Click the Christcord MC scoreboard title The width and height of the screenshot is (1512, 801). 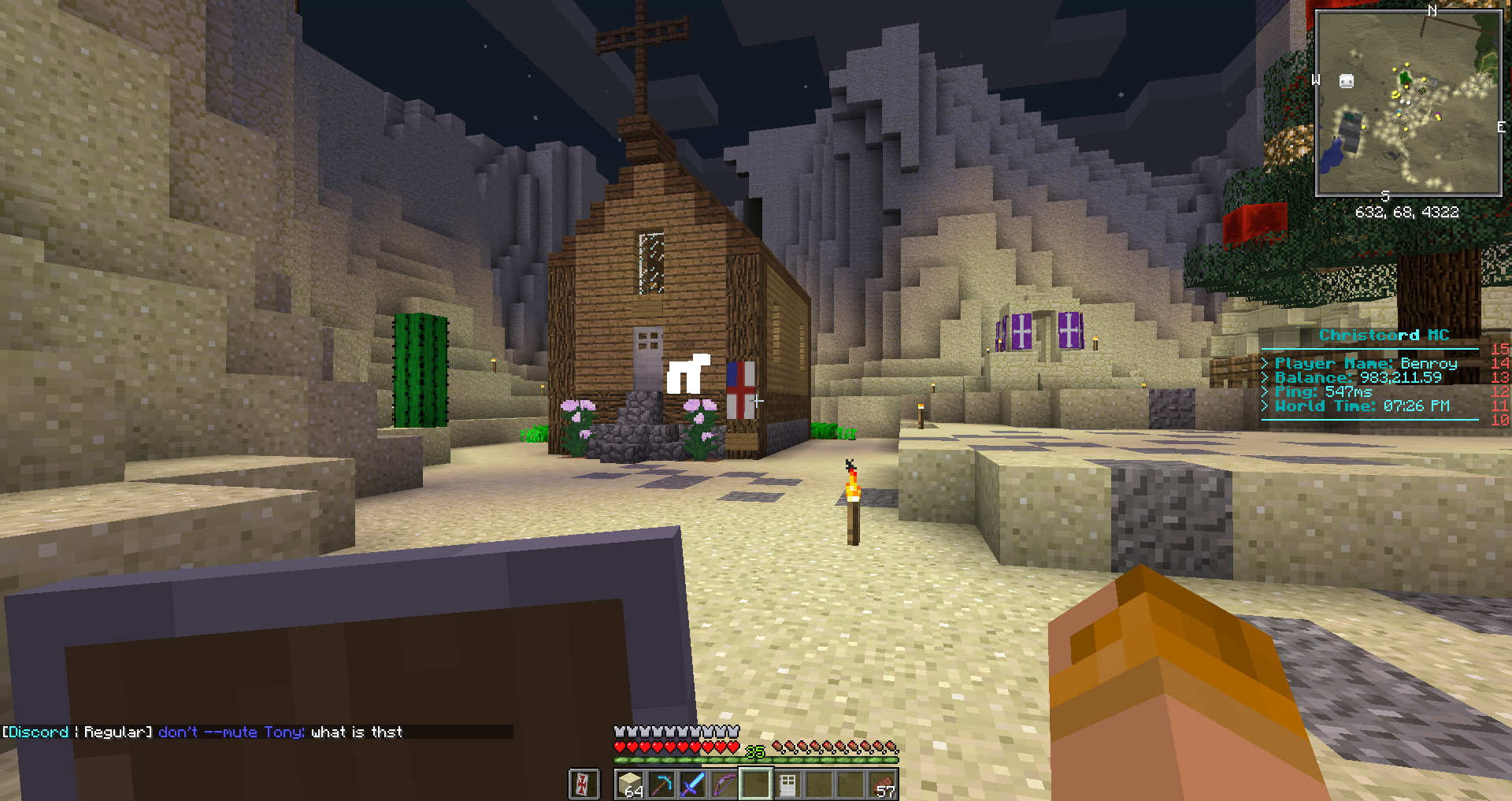point(1384,336)
